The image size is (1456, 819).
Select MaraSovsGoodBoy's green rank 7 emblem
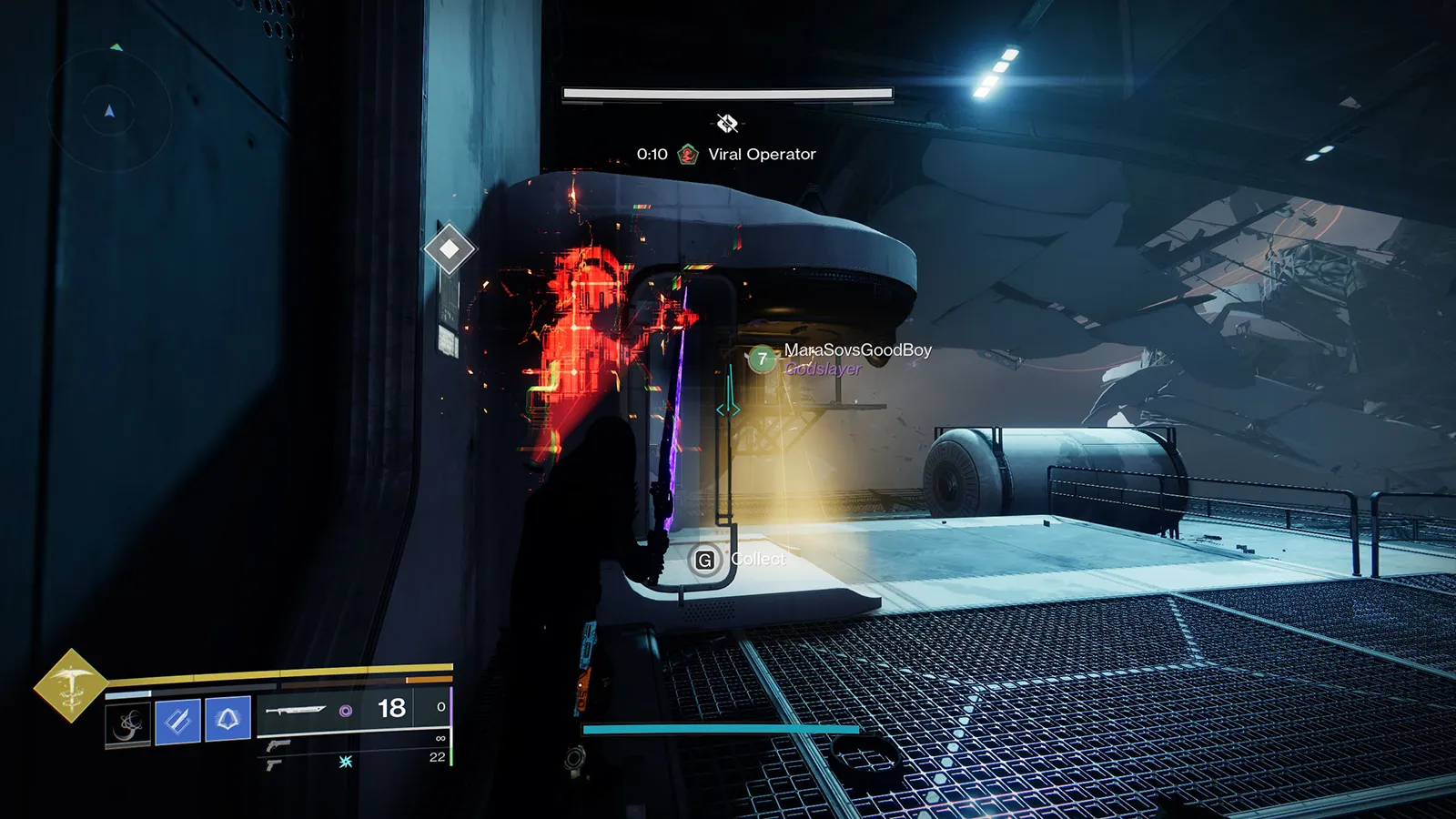coord(762,359)
